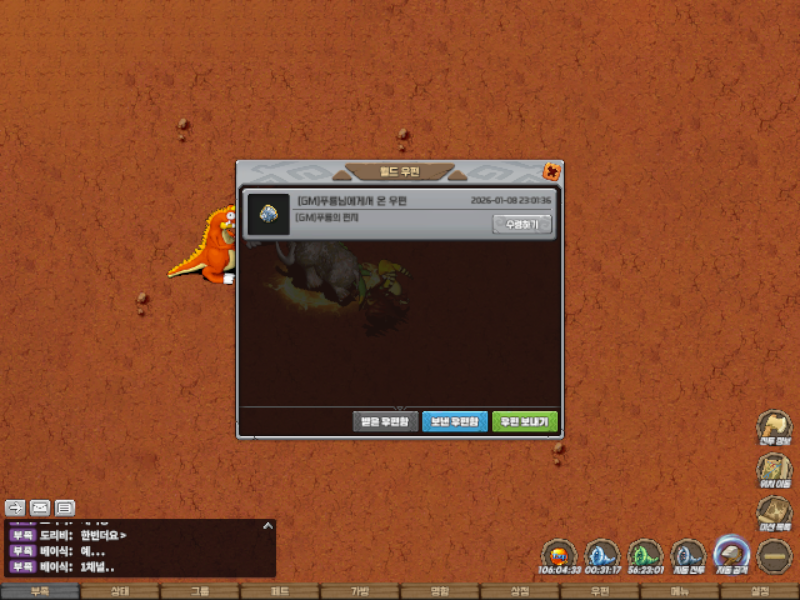
Task: Claim the GM mail with 수령하기
Action: click(x=522, y=225)
